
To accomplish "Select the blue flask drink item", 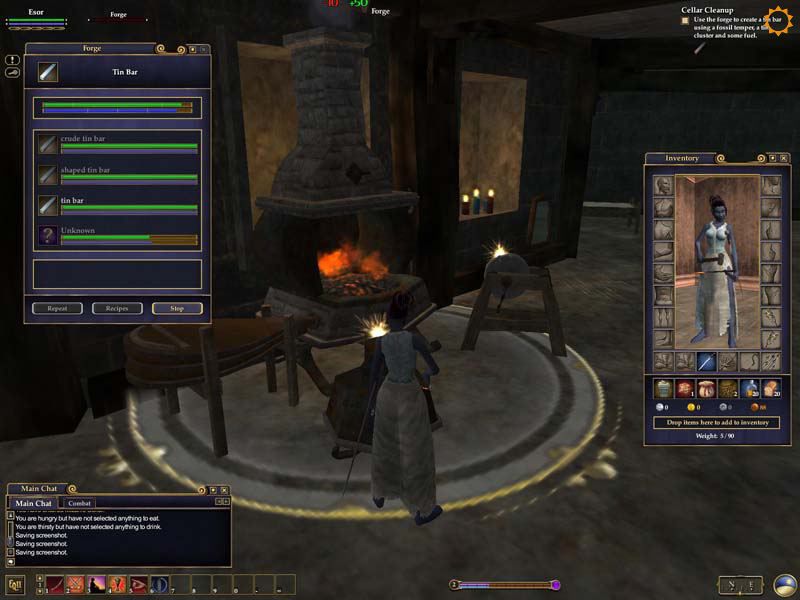I will pyautogui.click(x=749, y=388).
